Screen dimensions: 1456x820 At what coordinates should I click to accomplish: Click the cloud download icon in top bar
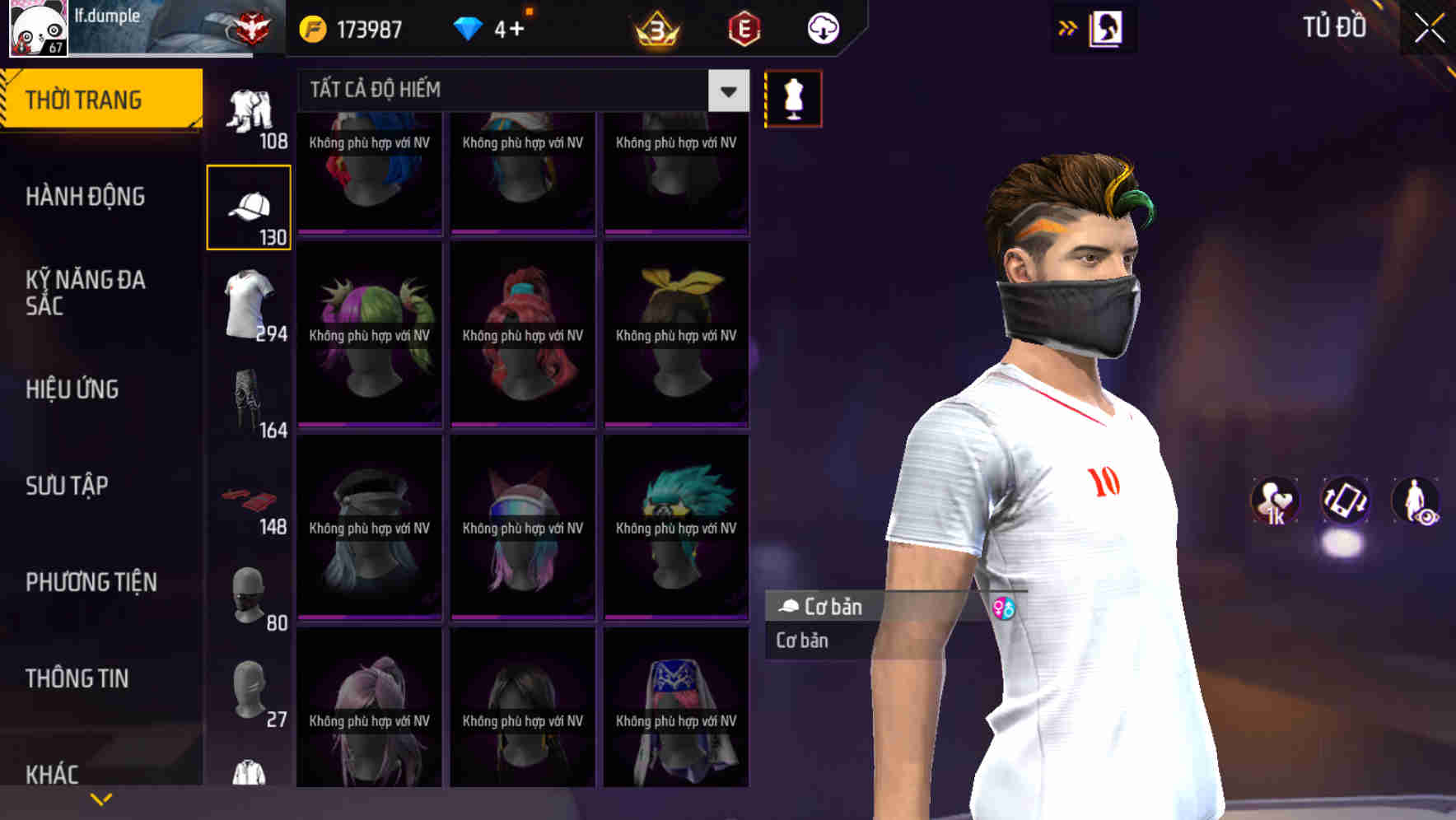pos(822,27)
